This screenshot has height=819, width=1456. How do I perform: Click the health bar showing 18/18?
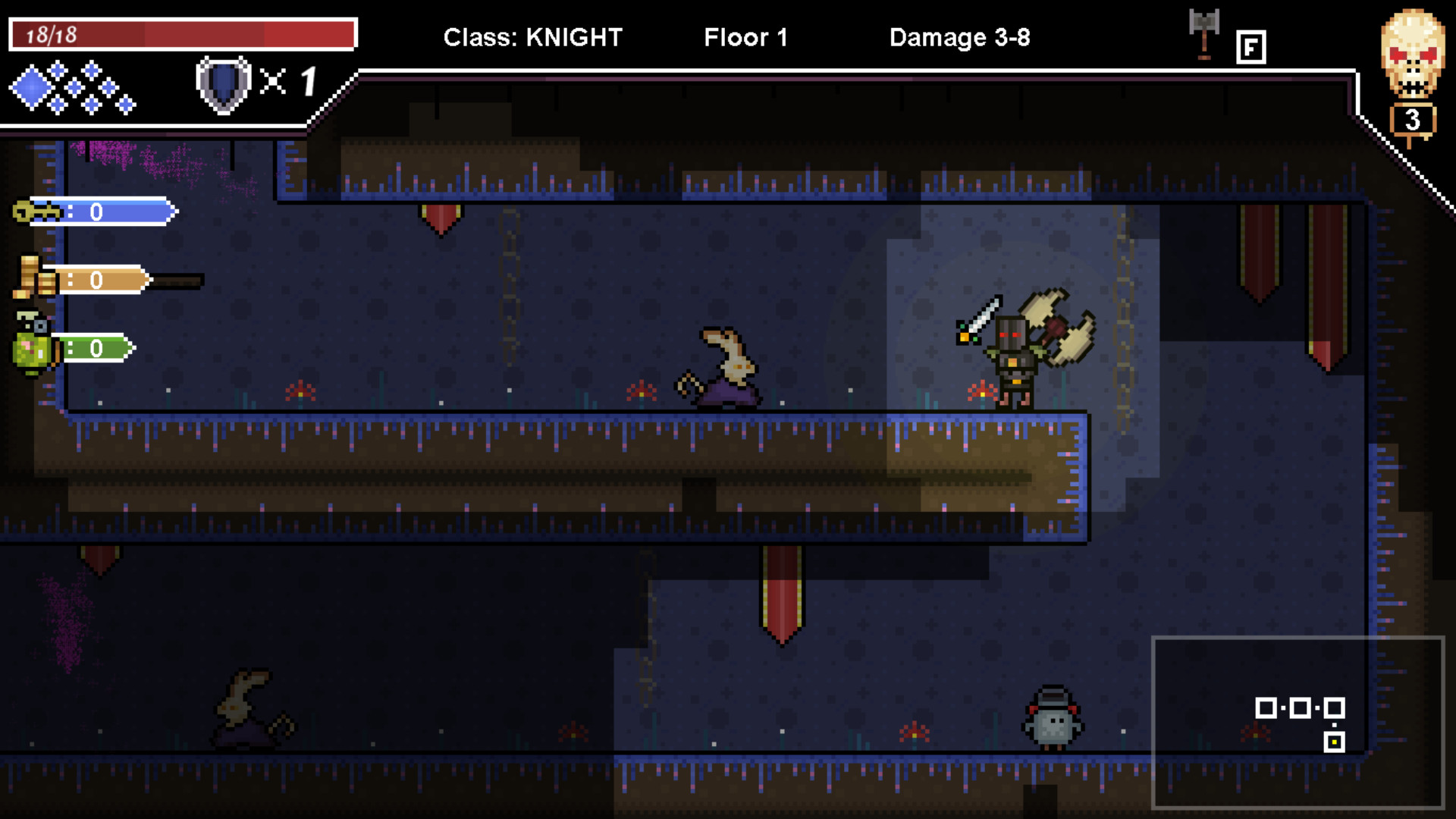pyautogui.click(x=182, y=33)
